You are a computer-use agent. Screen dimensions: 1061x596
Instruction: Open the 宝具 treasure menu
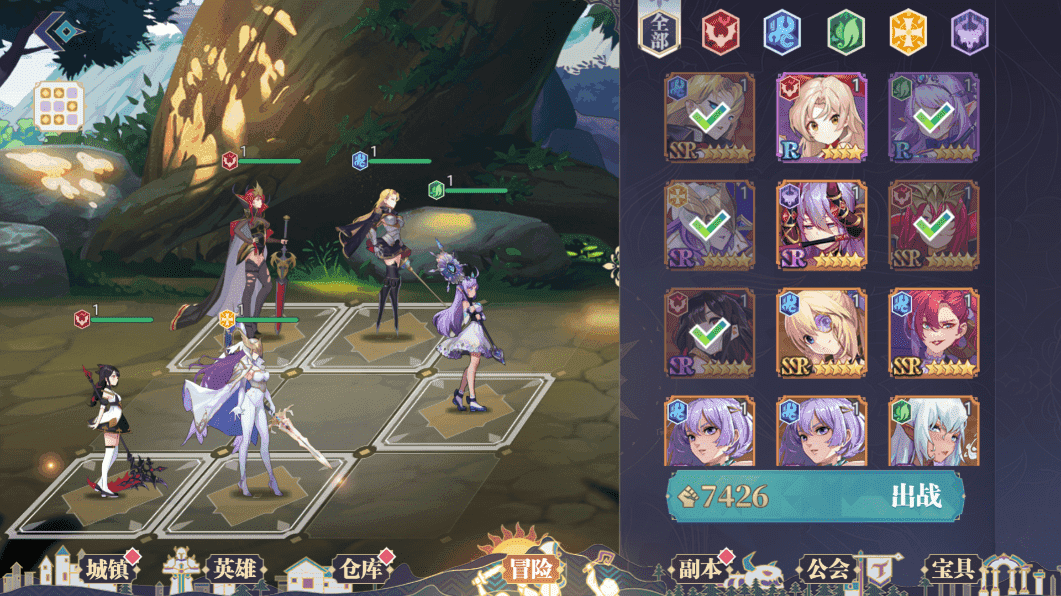(x=952, y=569)
